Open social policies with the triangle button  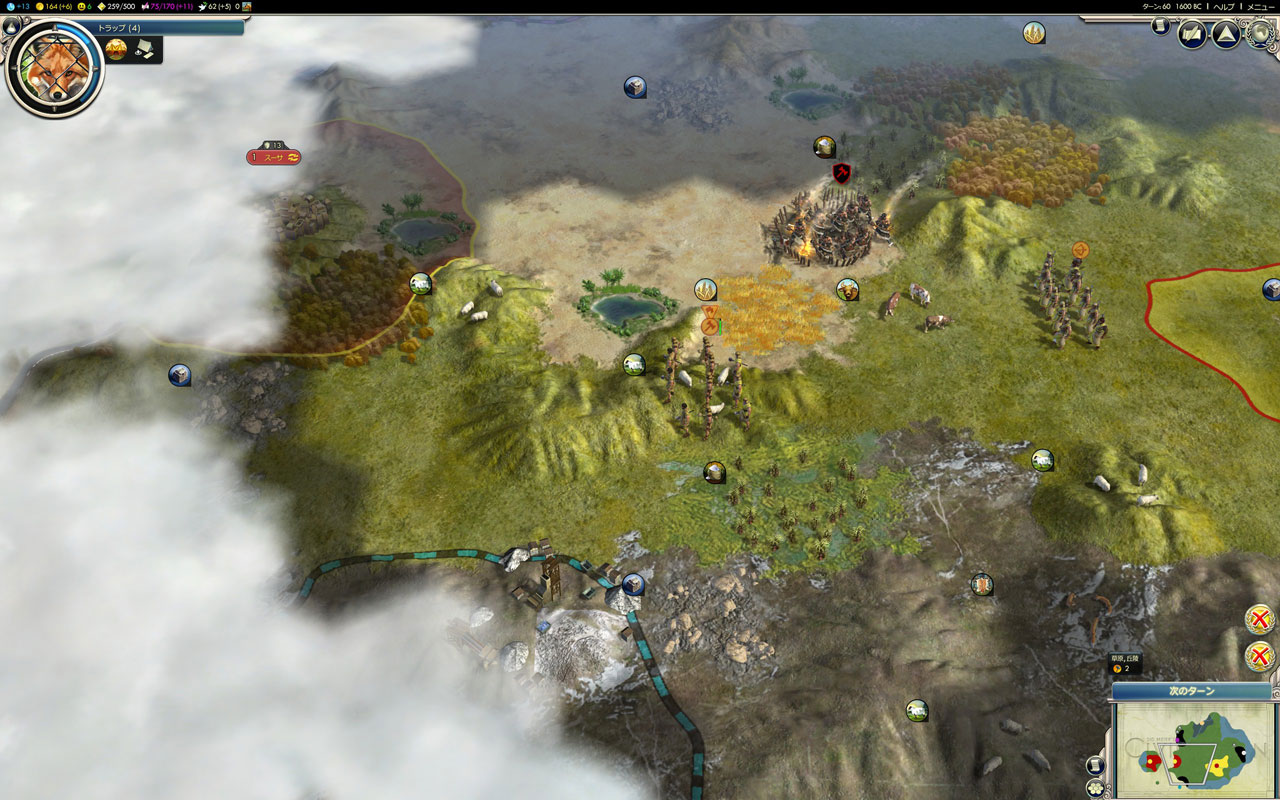(x=1226, y=35)
